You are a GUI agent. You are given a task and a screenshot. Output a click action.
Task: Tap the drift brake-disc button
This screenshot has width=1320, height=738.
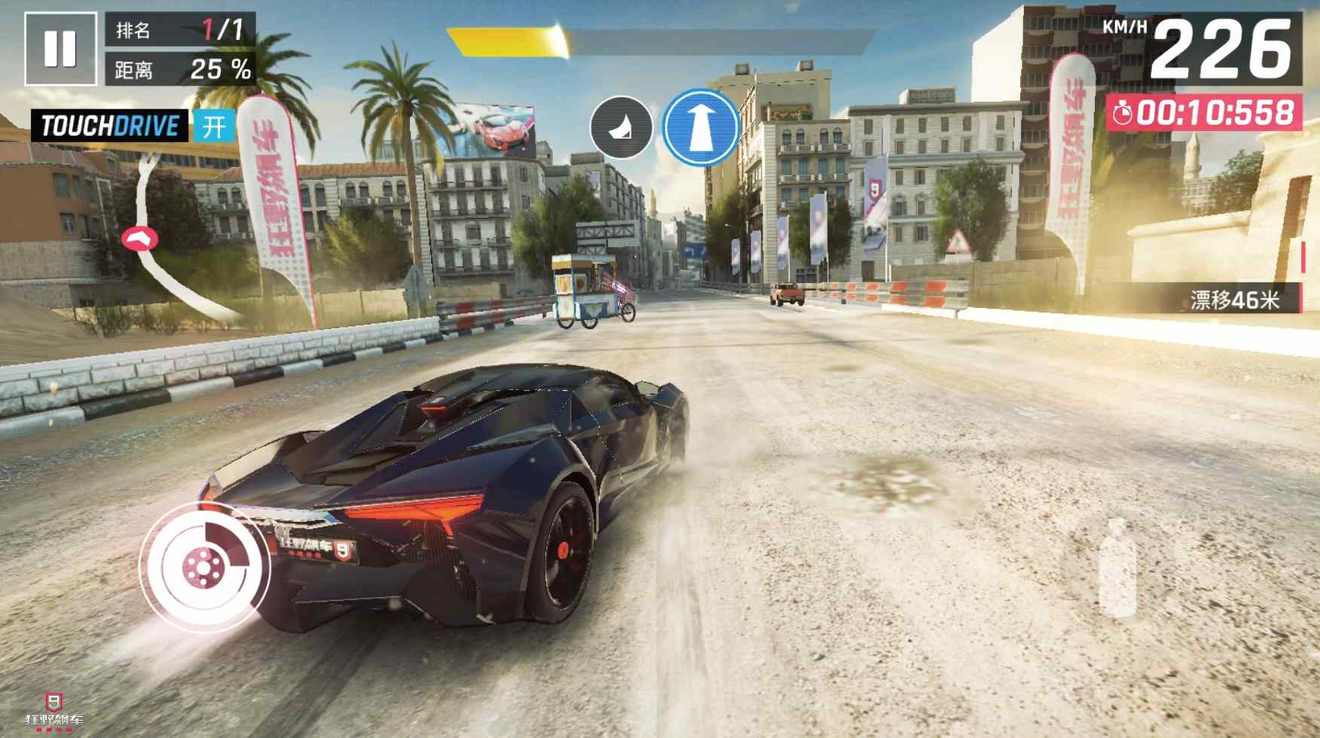204,568
